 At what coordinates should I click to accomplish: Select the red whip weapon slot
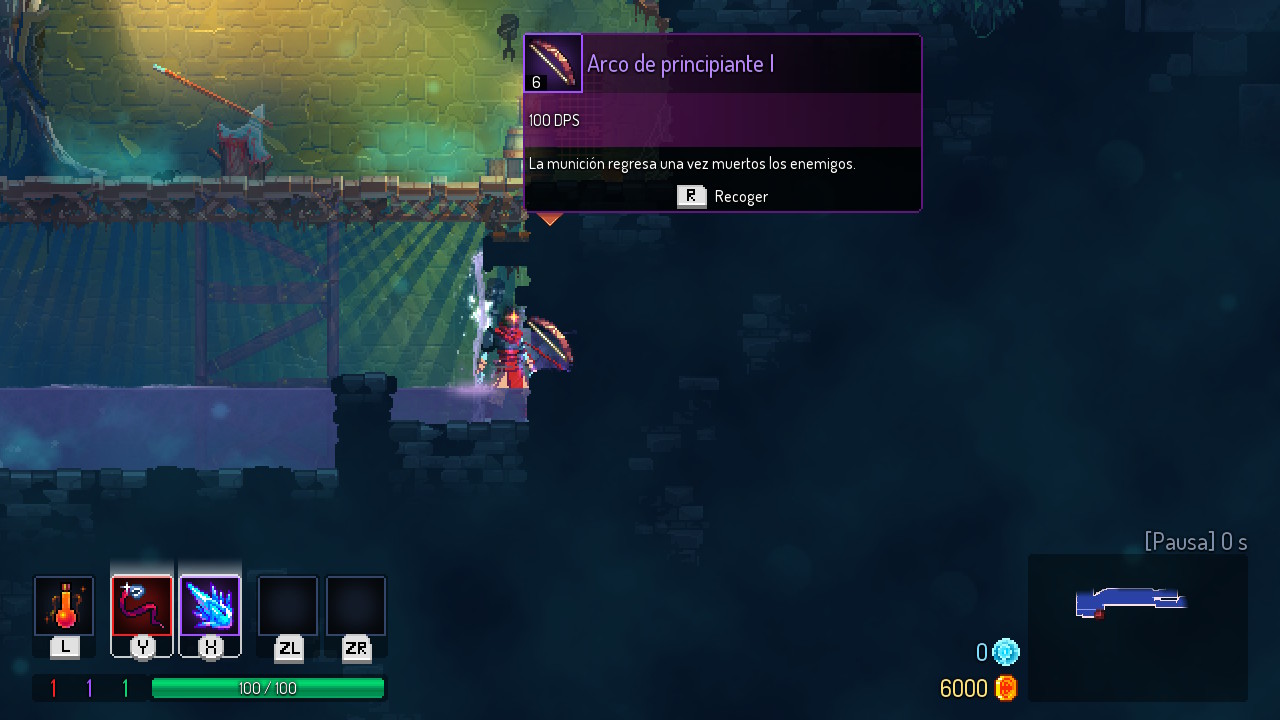142,606
